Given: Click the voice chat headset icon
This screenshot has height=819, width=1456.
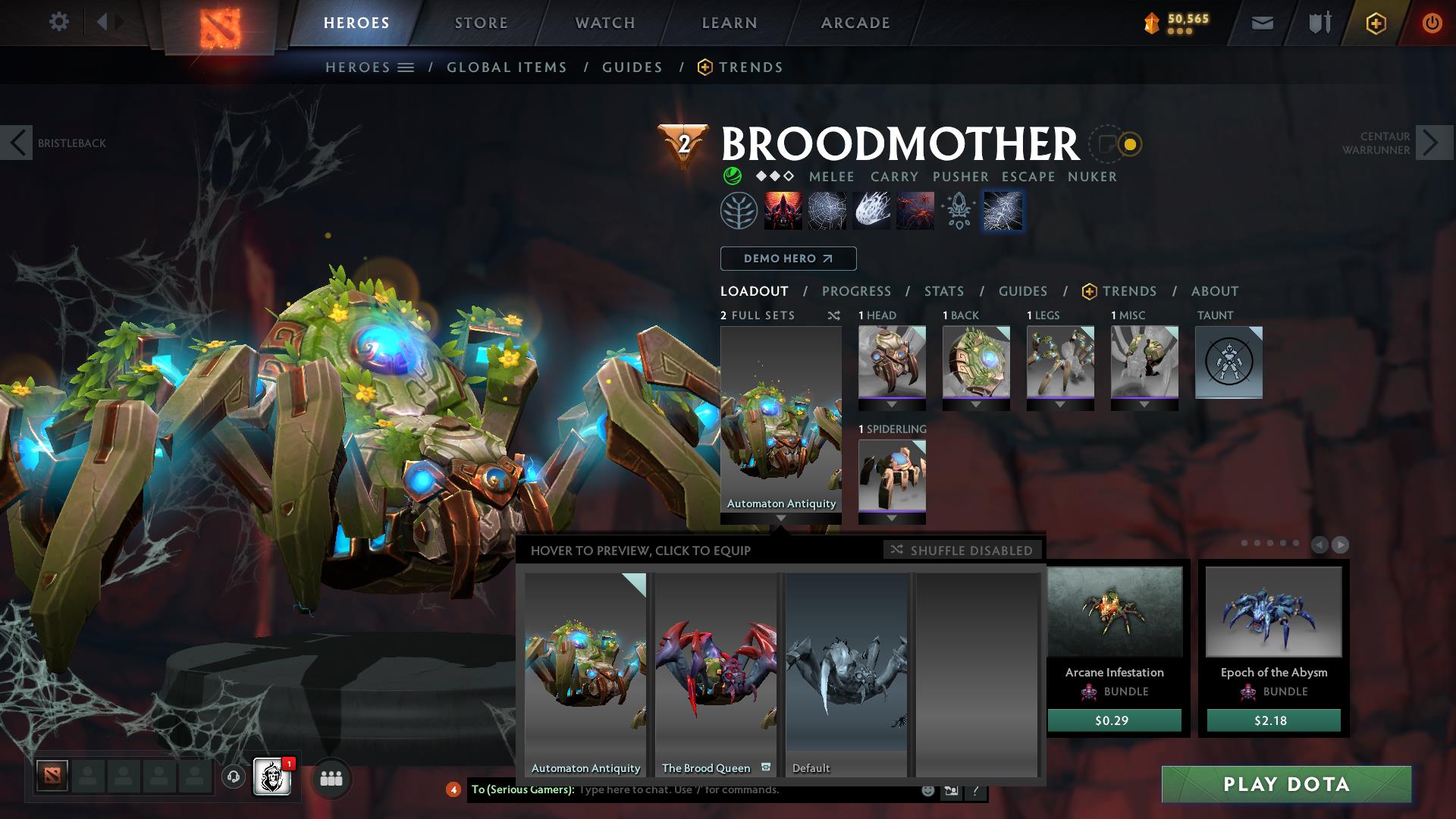Looking at the screenshot, I should (x=232, y=778).
